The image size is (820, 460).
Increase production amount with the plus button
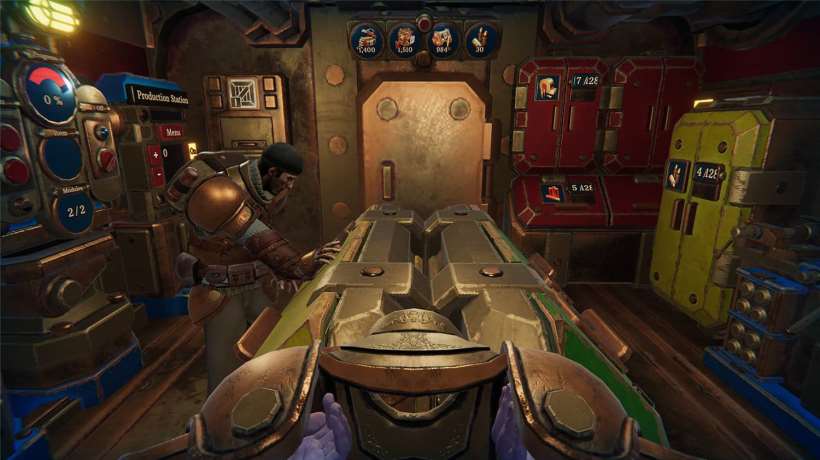tap(155, 152)
